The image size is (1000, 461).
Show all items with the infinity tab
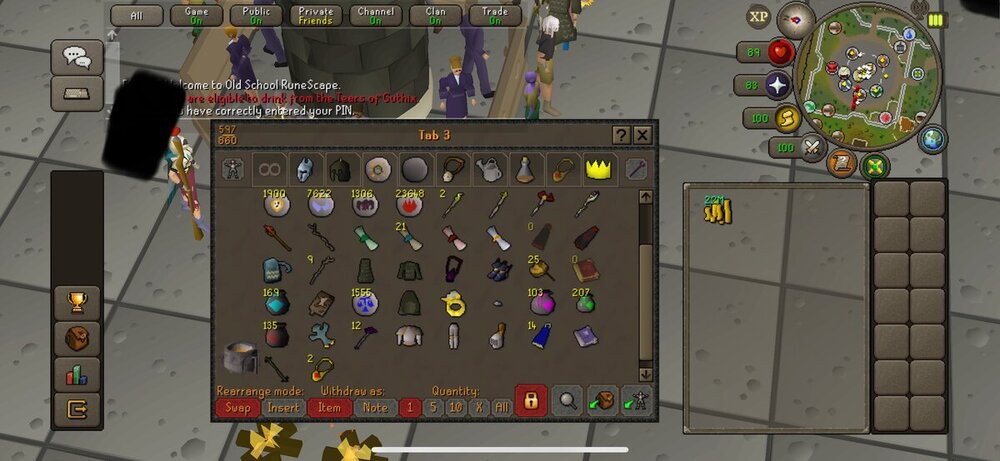tap(267, 169)
